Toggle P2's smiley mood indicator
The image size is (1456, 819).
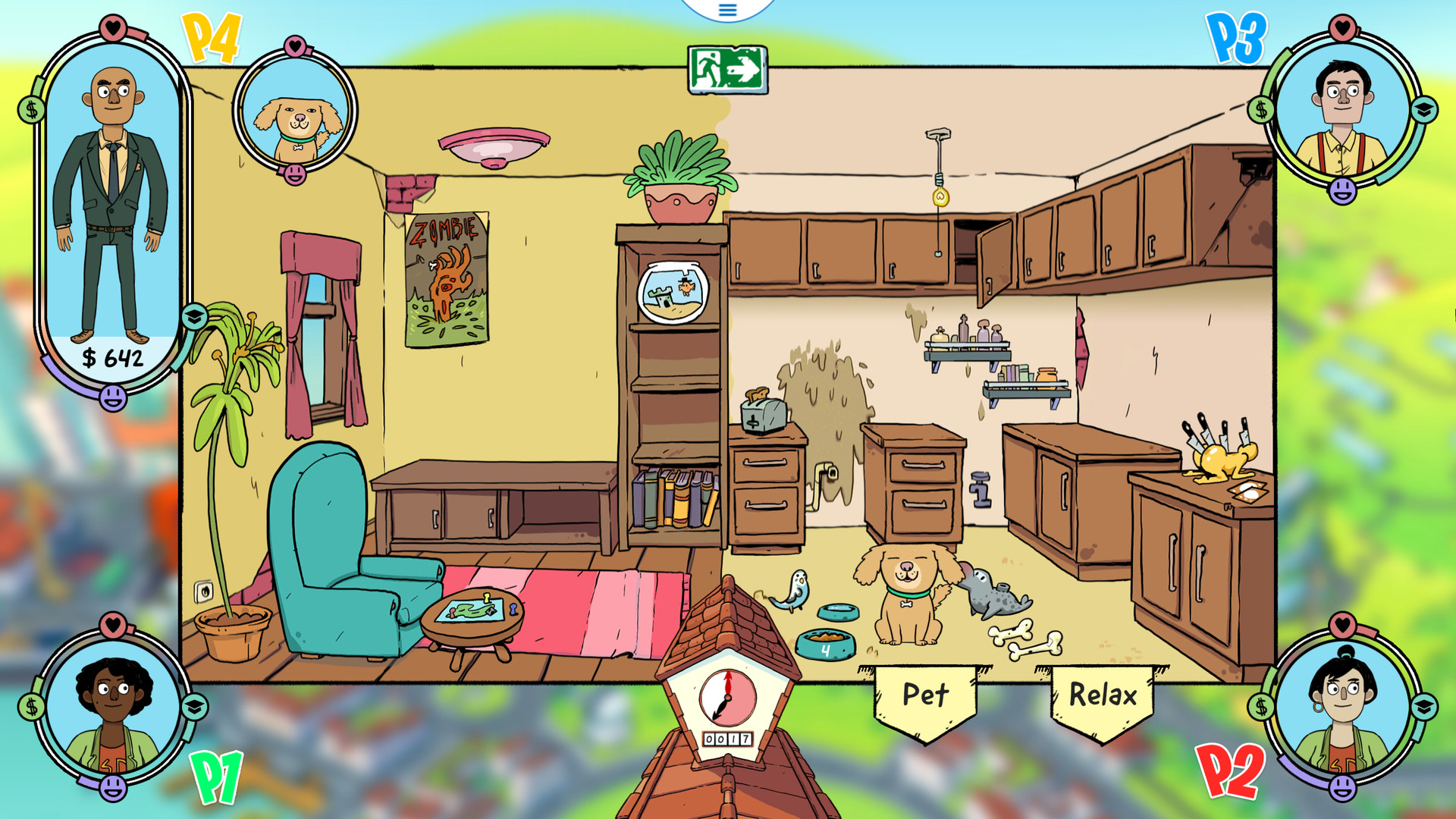coord(1343,789)
